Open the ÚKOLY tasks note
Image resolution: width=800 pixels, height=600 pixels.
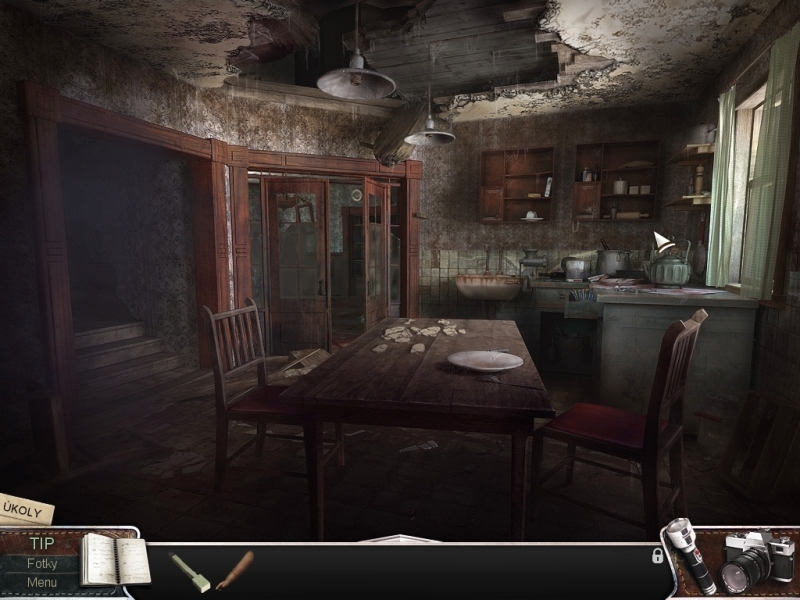[24, 509]
